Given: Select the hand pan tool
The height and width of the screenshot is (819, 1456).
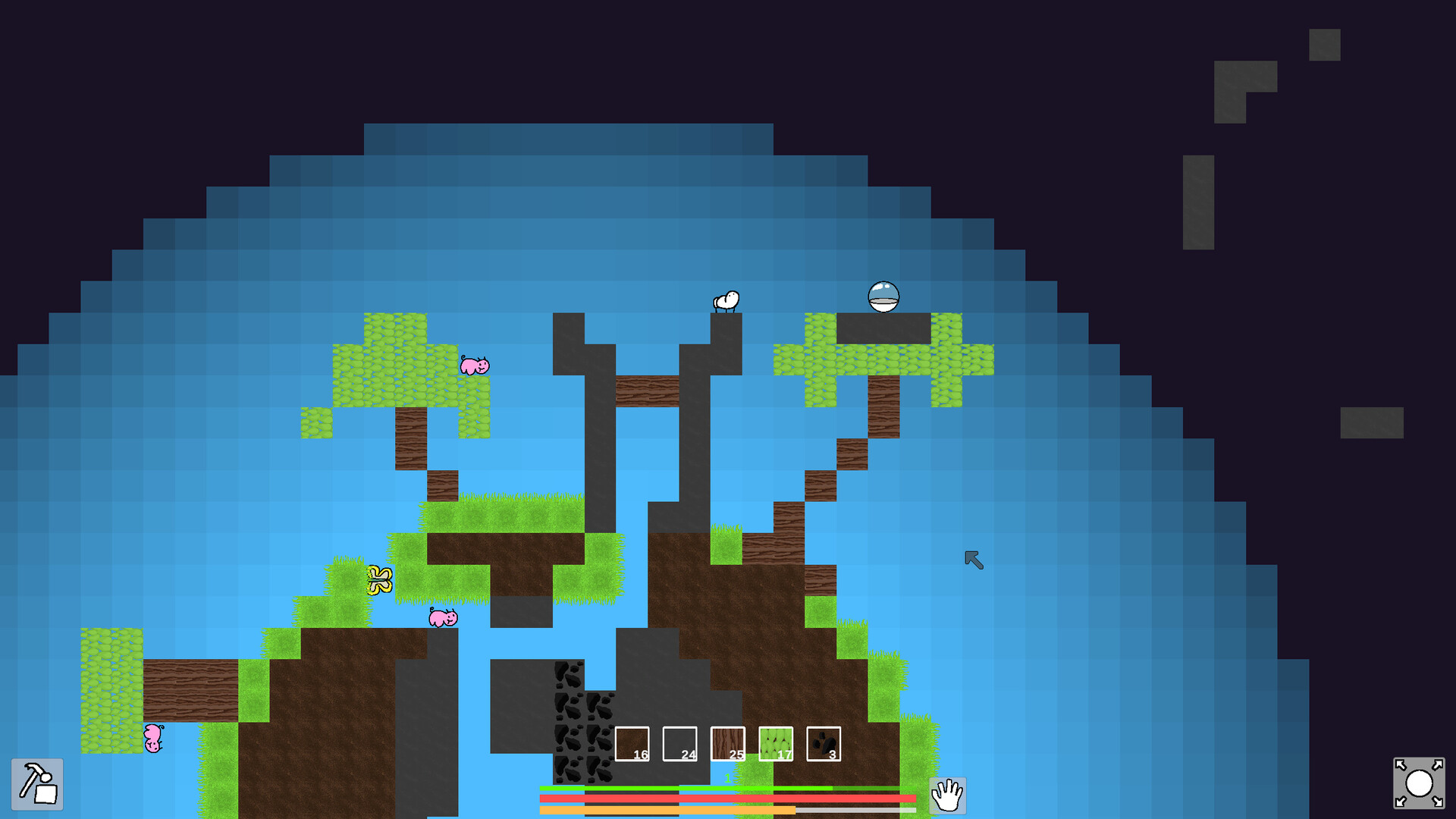Looking at the screenshot, I should (x=948, y=796).
